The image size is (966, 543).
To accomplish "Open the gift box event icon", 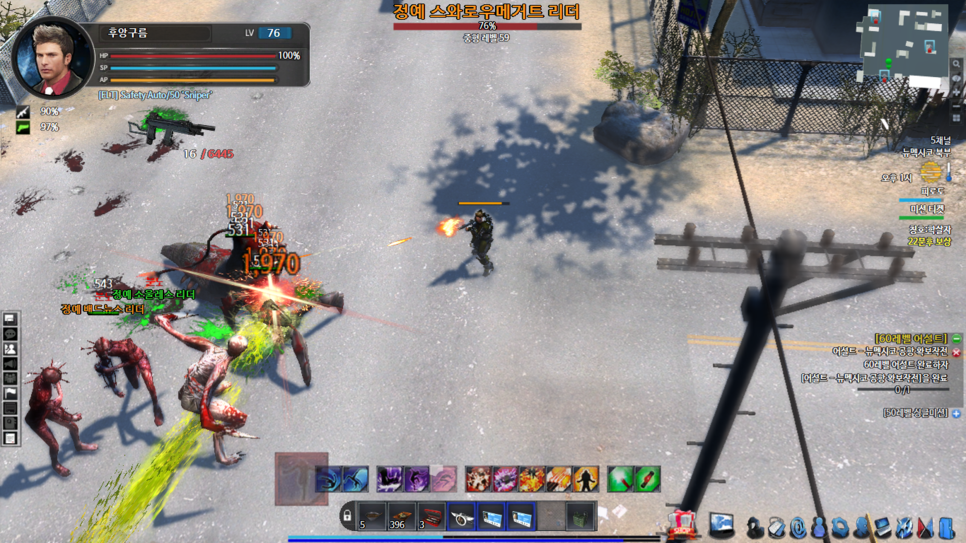I will point(682,524).
